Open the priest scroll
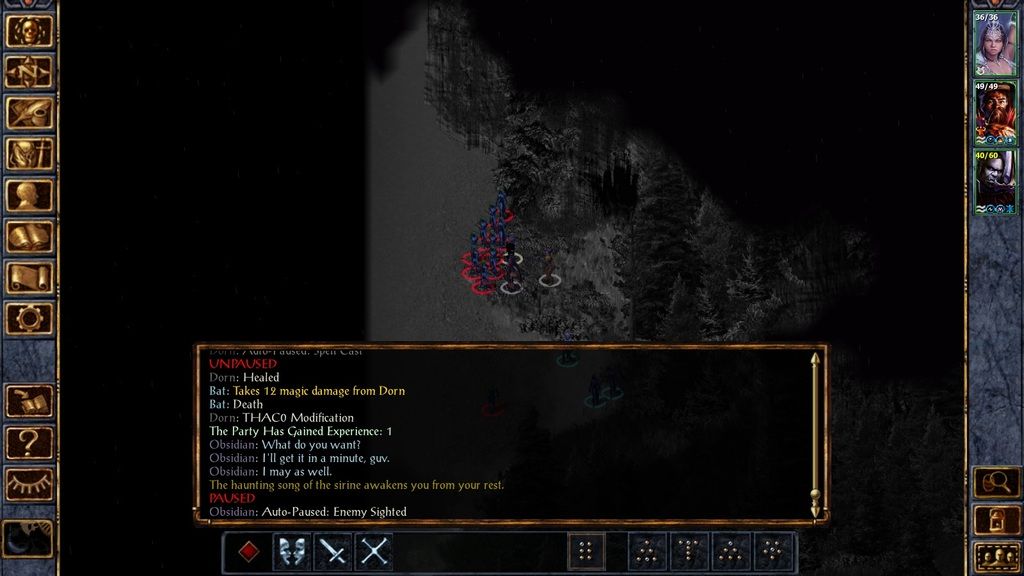The width and height of the screenshot is (1024, 576). click(x=29, y=277)
